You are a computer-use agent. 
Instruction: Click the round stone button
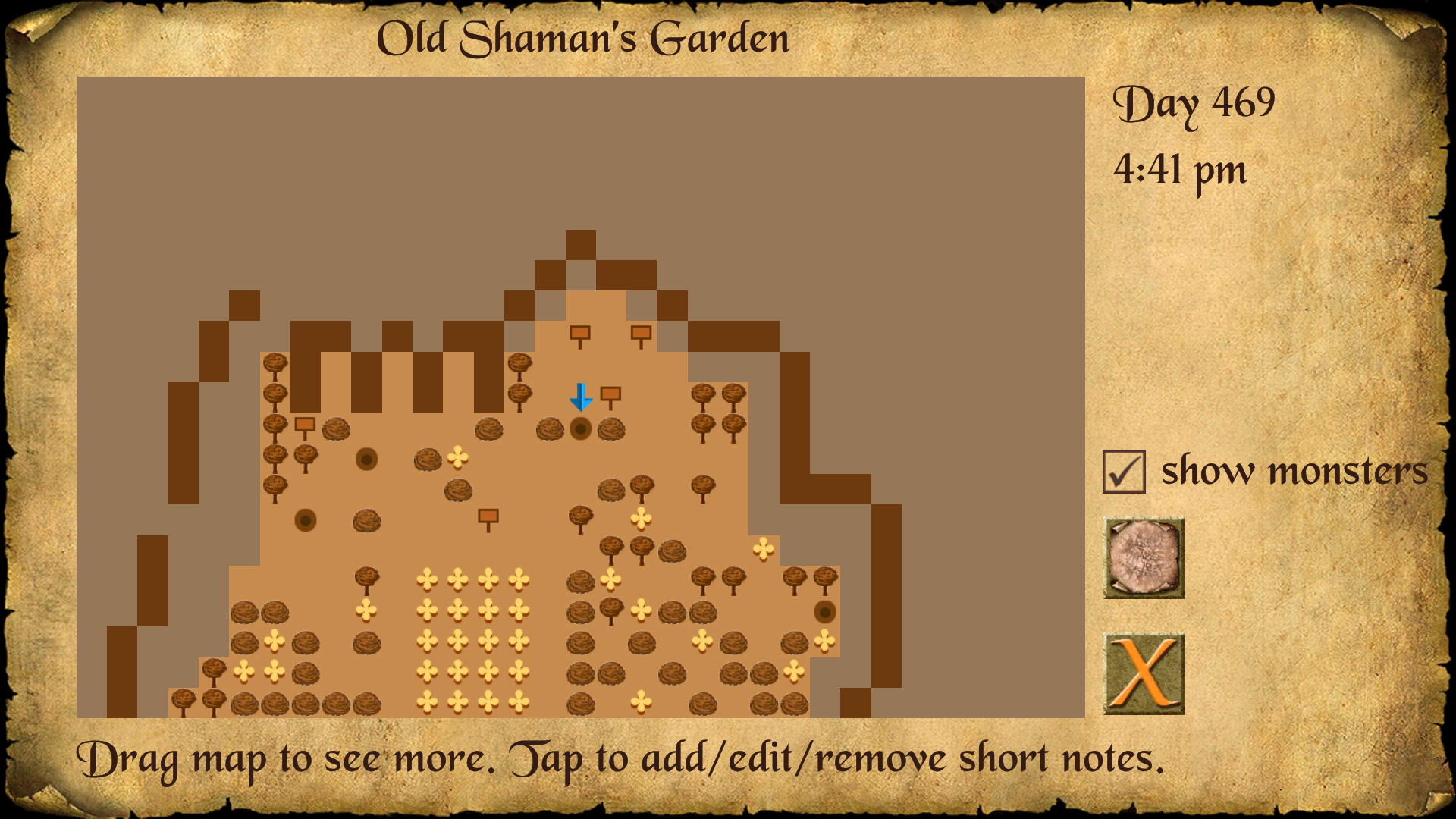coord(1144,558)
